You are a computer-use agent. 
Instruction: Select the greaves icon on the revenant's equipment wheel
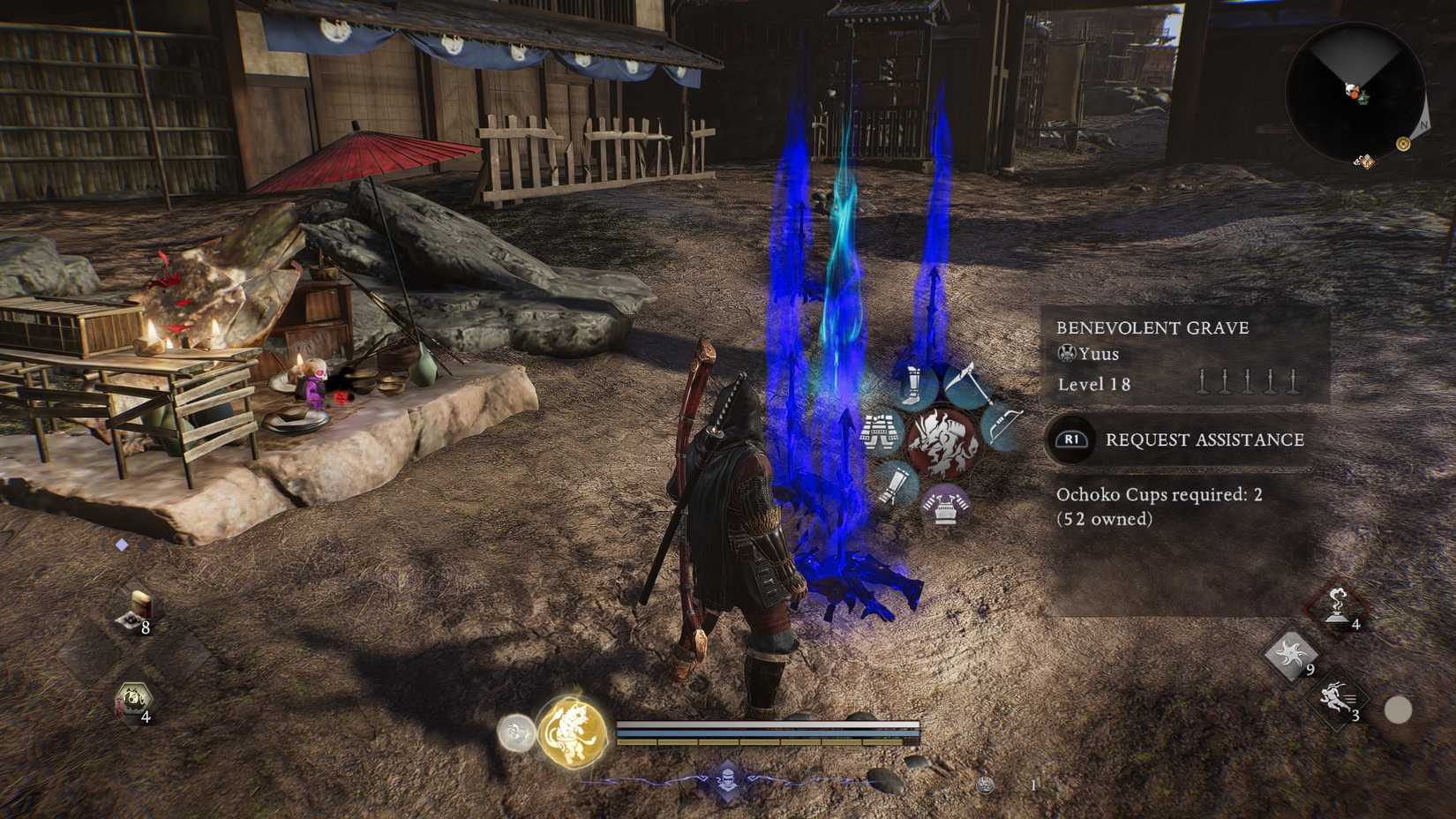coord(912,384)
